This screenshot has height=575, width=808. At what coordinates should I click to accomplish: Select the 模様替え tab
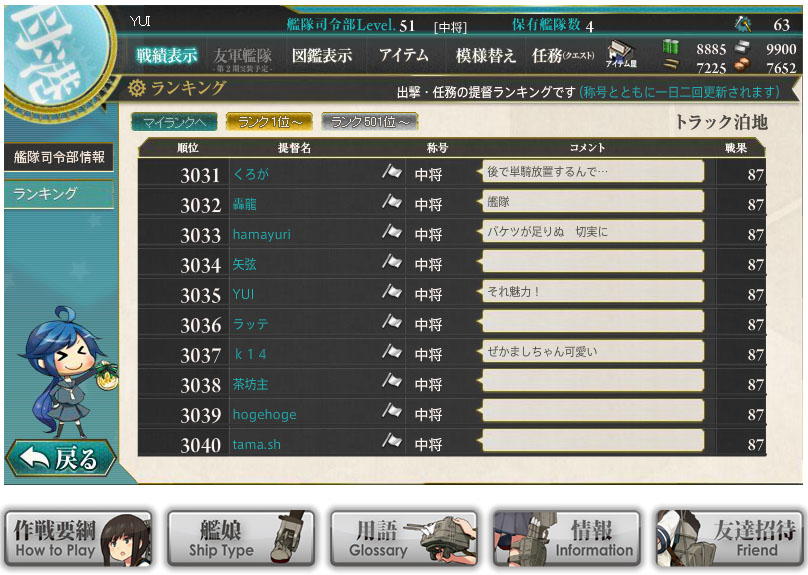486,55
